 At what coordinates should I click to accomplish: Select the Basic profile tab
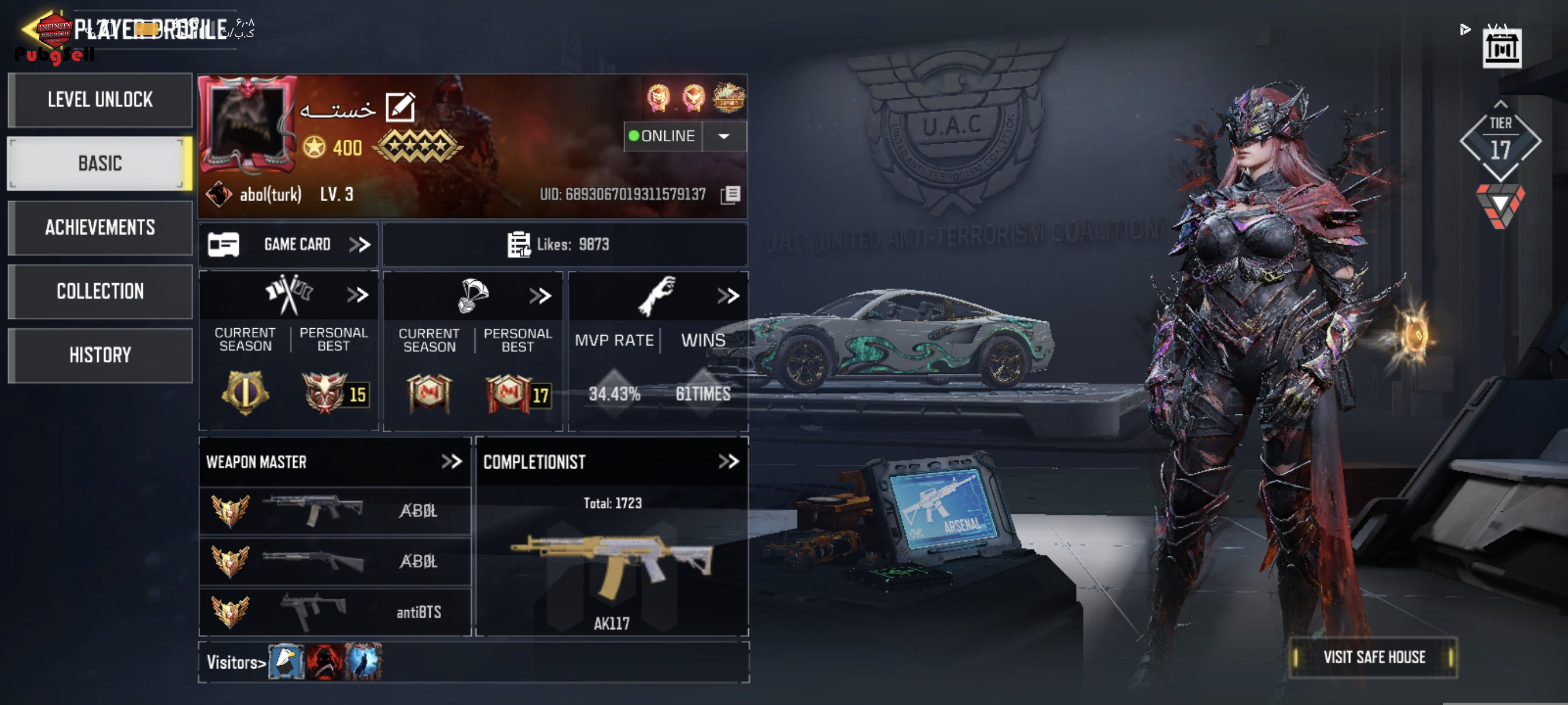click(100, 163)
